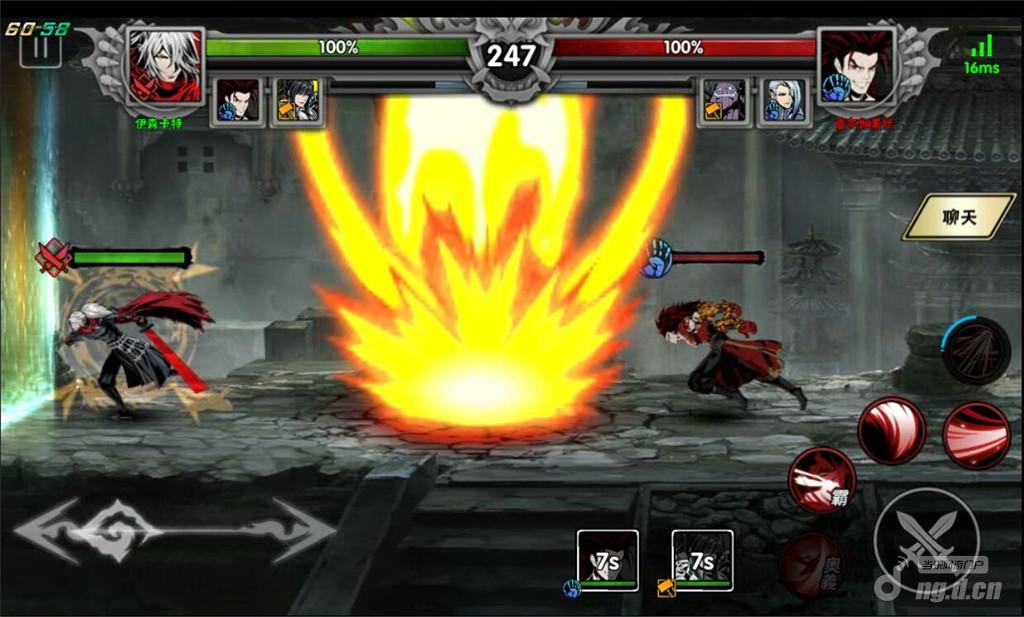The image size is (1024, 617).
Task: Select the white-haired player portrait
Action: (165, 67)
